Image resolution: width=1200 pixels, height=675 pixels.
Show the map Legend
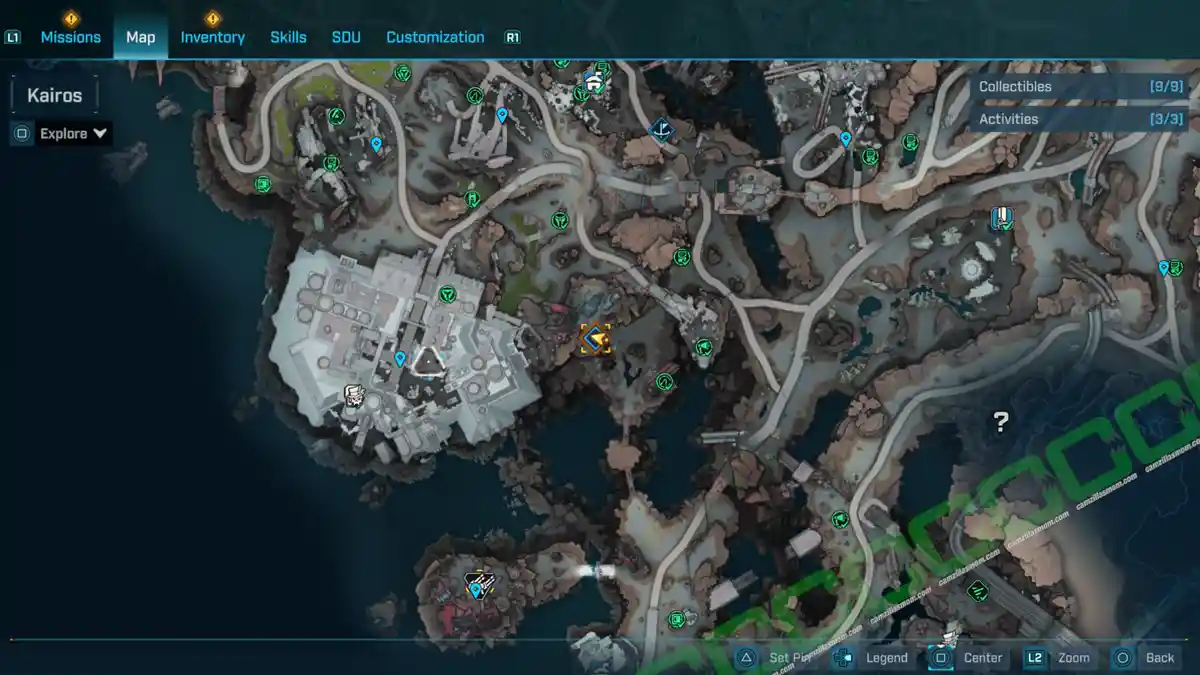point(886,657)
